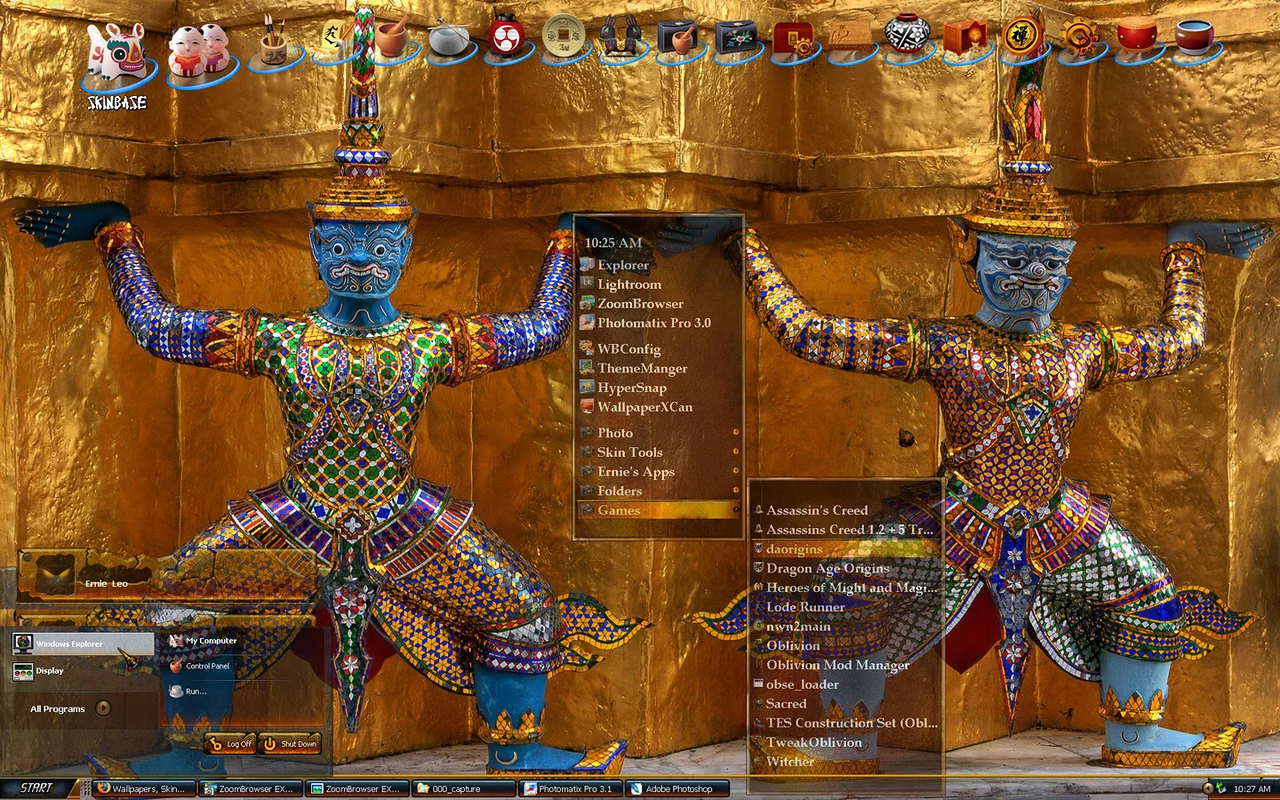Viewport: 1280px width, 800px height.
Task: Click the Log Off button
Action: pyautogui.click(x=231, y=744)
